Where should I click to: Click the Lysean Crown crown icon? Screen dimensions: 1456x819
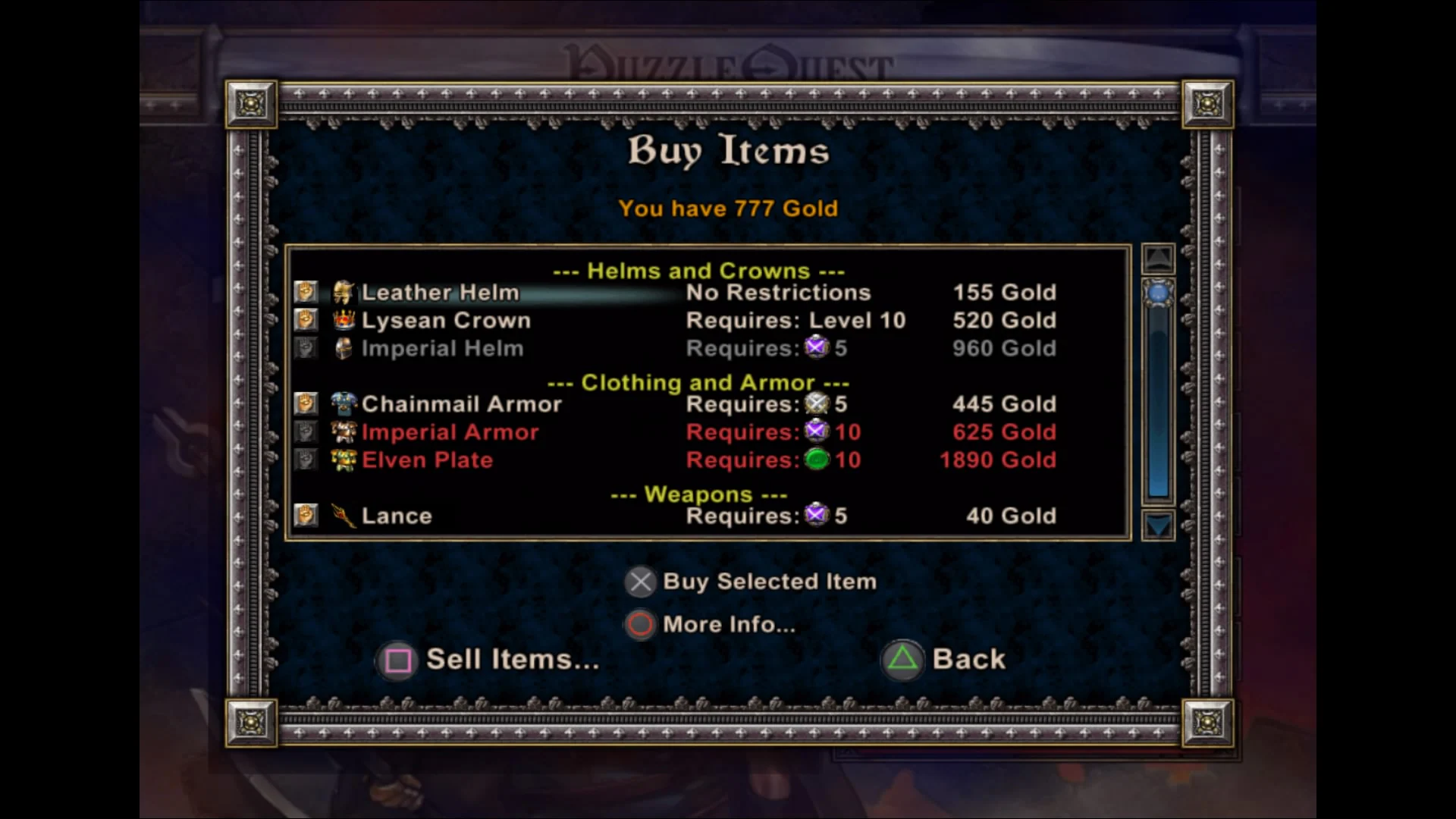[343, 319]
